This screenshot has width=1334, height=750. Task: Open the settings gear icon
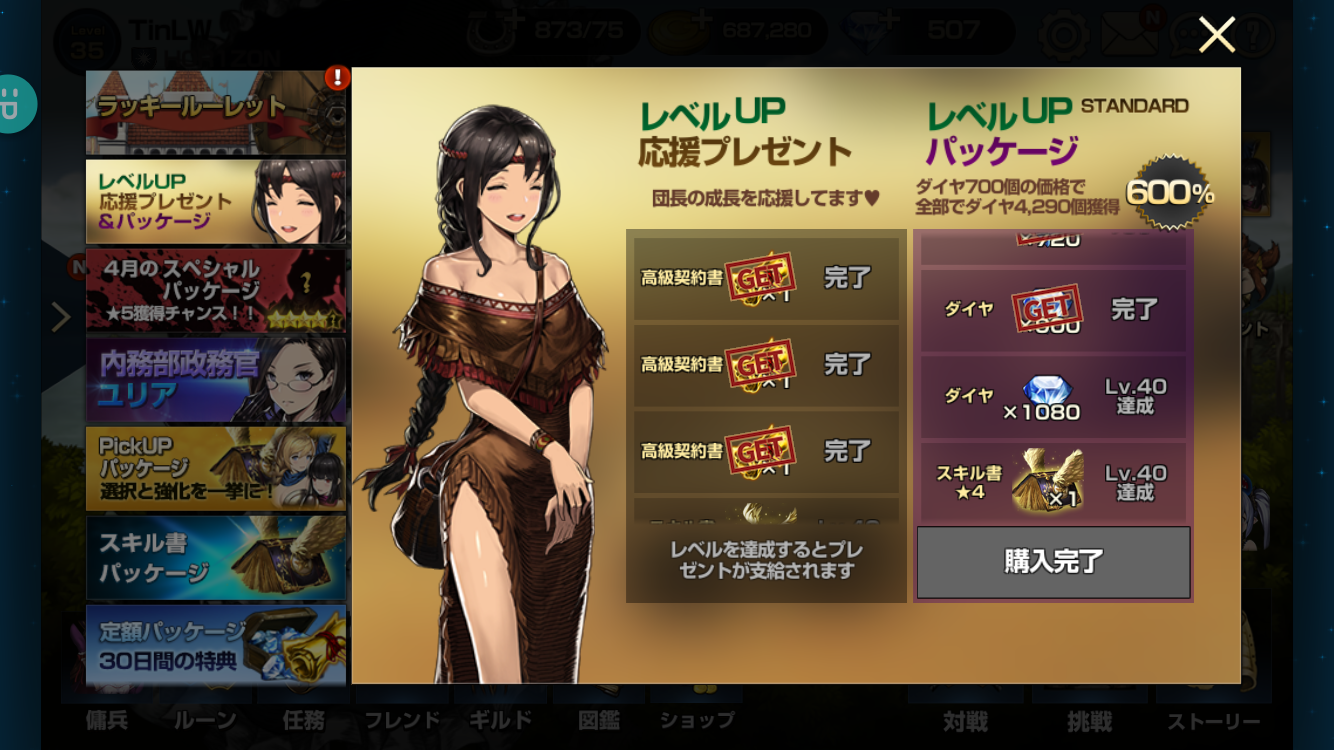pyautogui.click(x=1063, y=36)
